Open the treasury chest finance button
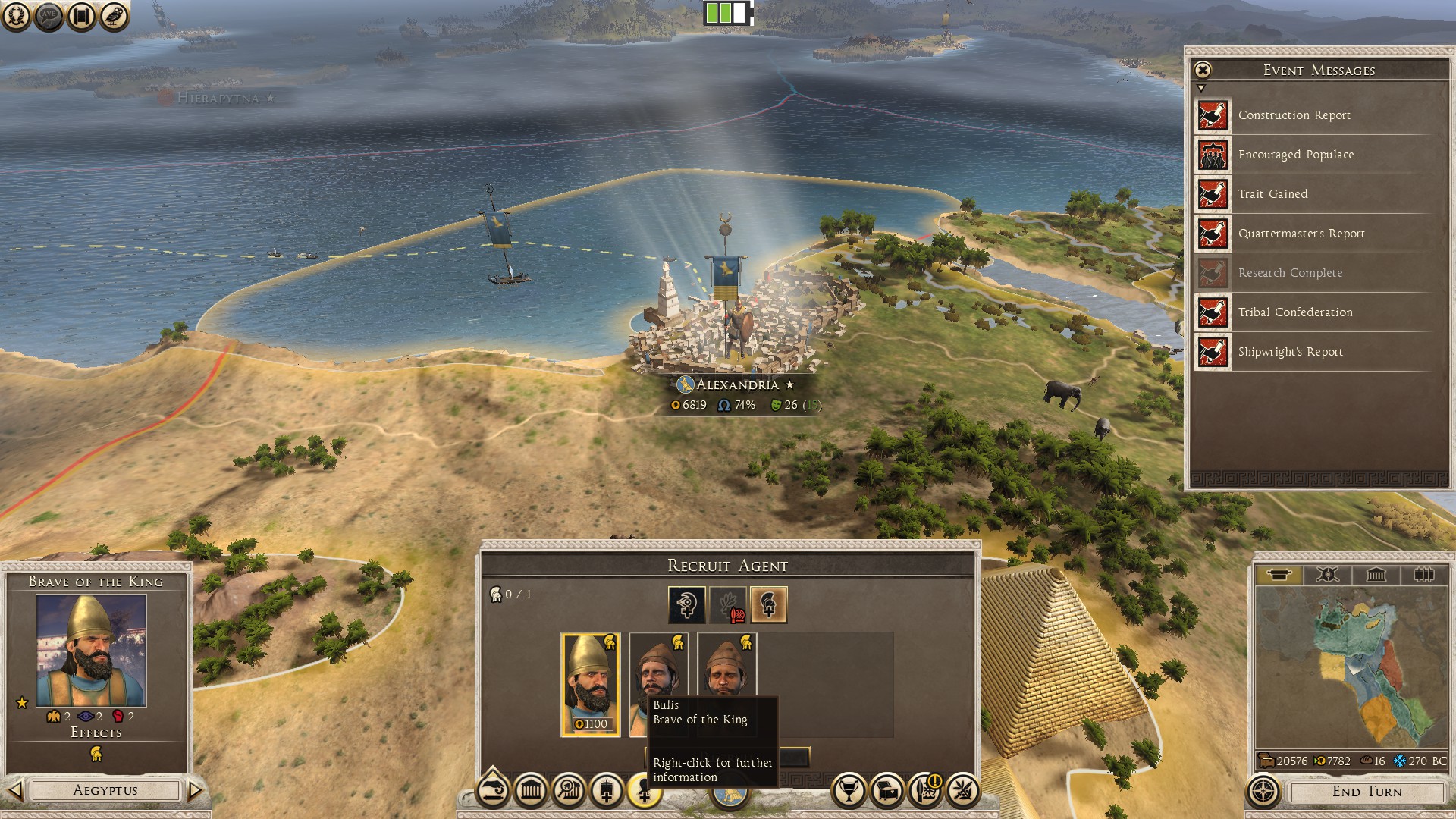Image resolution: width=1456 pixels, height=819 pixels. [886, 791]
